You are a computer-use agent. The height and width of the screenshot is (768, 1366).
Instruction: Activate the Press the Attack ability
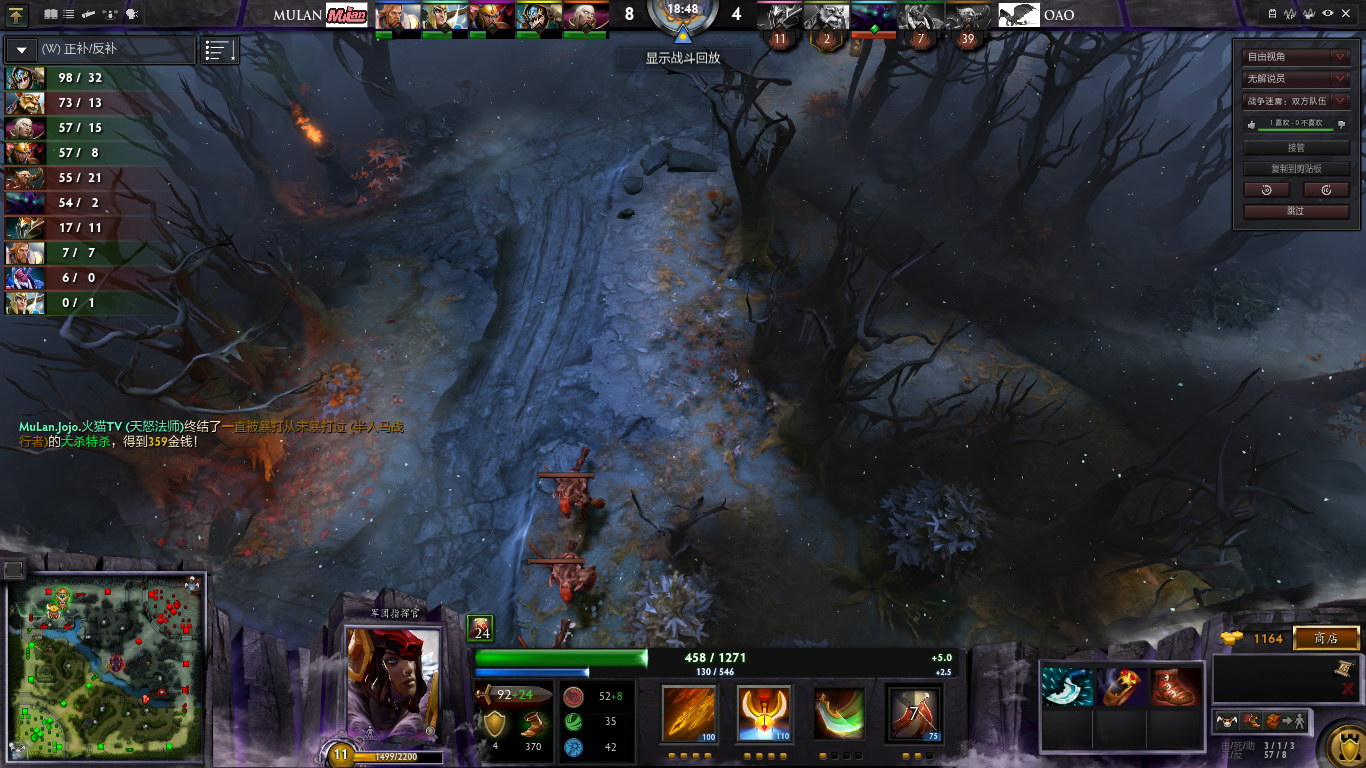point(764,714)
